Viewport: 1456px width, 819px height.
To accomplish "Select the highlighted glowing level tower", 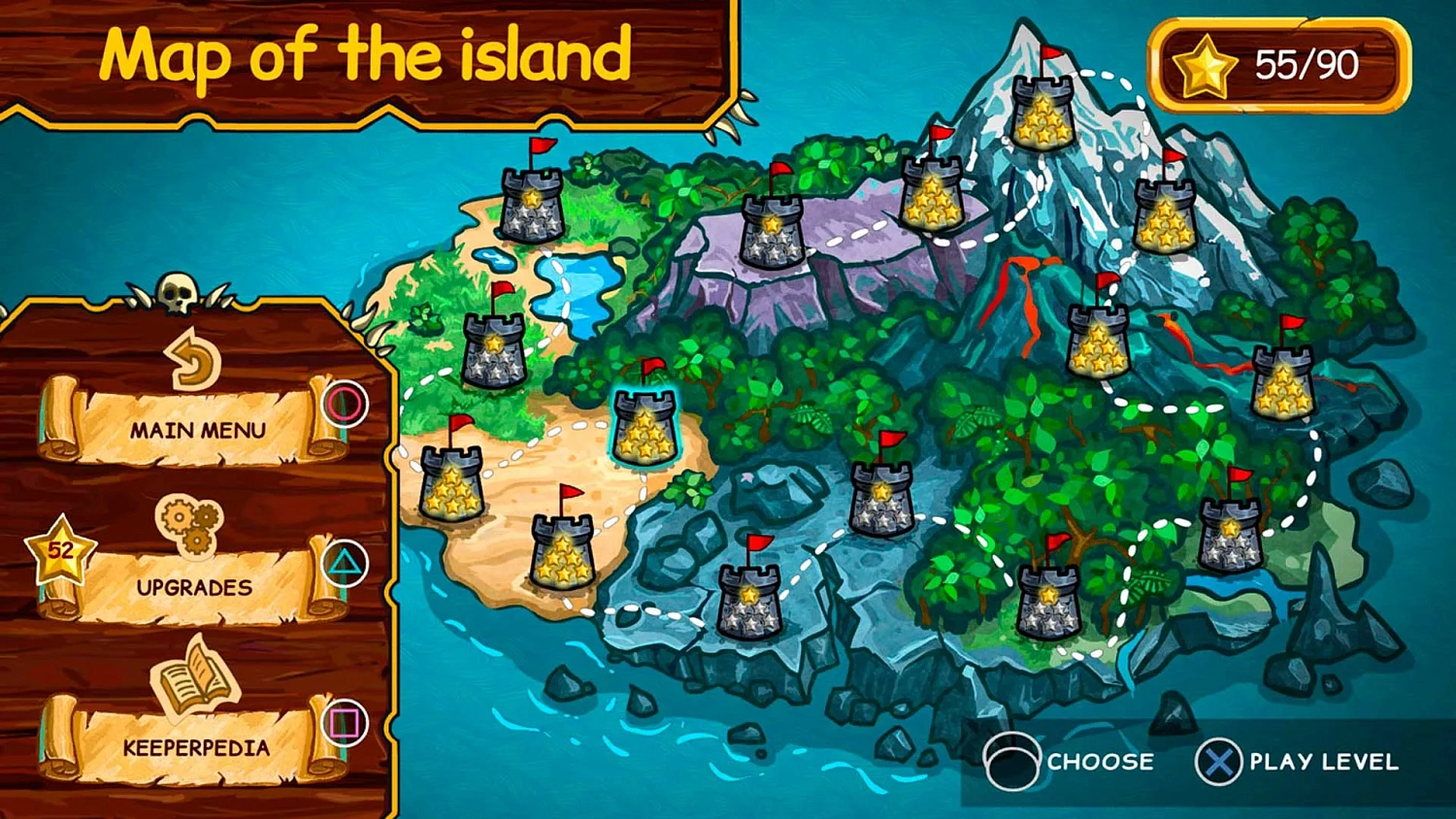I will pyautogui.click(x=644, y=426).
